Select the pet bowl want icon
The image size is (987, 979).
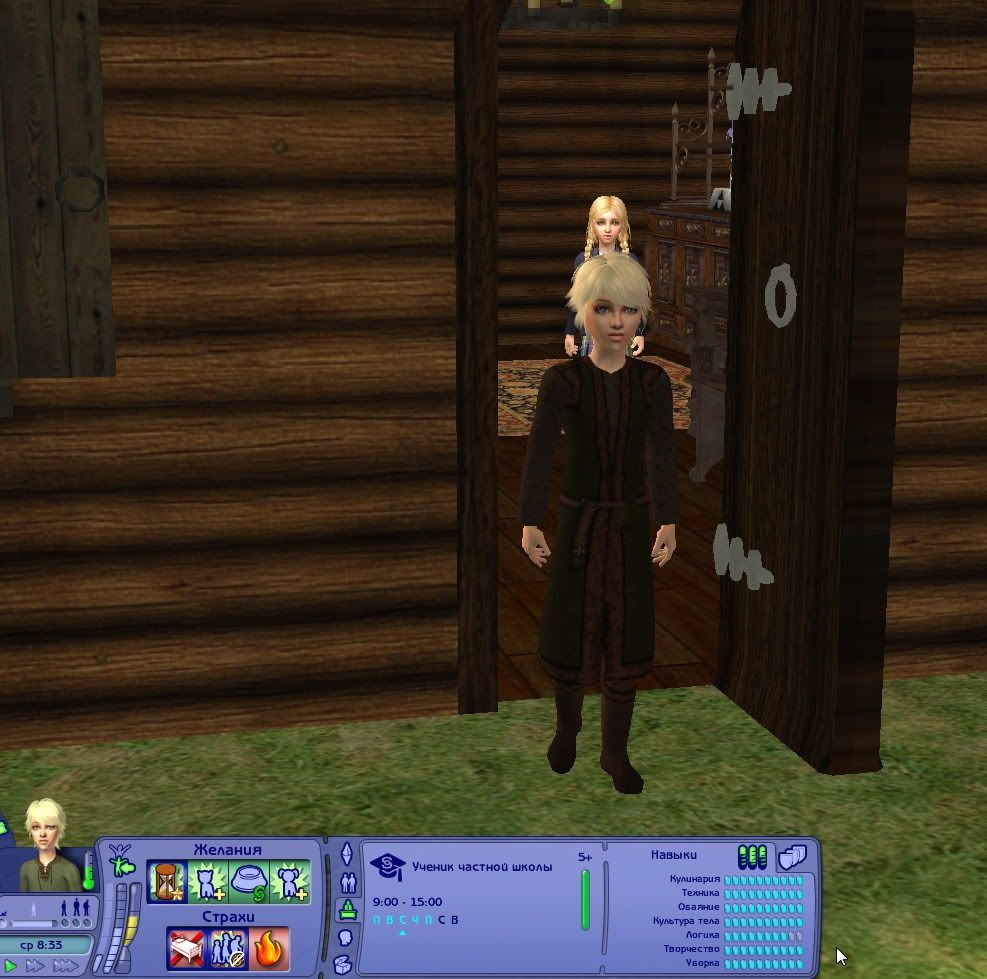coord(248,882)
